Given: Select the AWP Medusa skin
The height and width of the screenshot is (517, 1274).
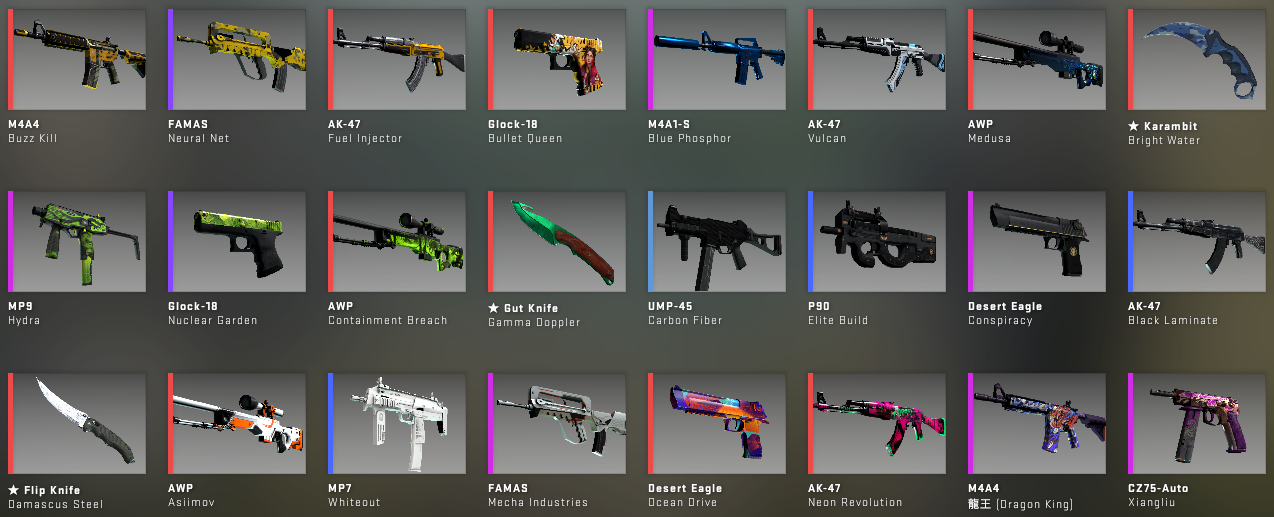Looking at the screenshot, I should (x=1037, y=60).
